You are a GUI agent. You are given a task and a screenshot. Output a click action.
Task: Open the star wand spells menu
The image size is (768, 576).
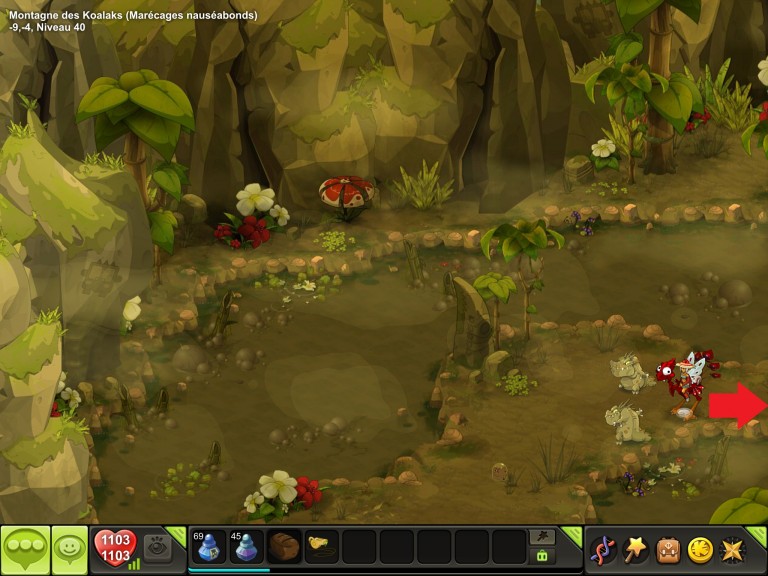click(x=635, y=549)
